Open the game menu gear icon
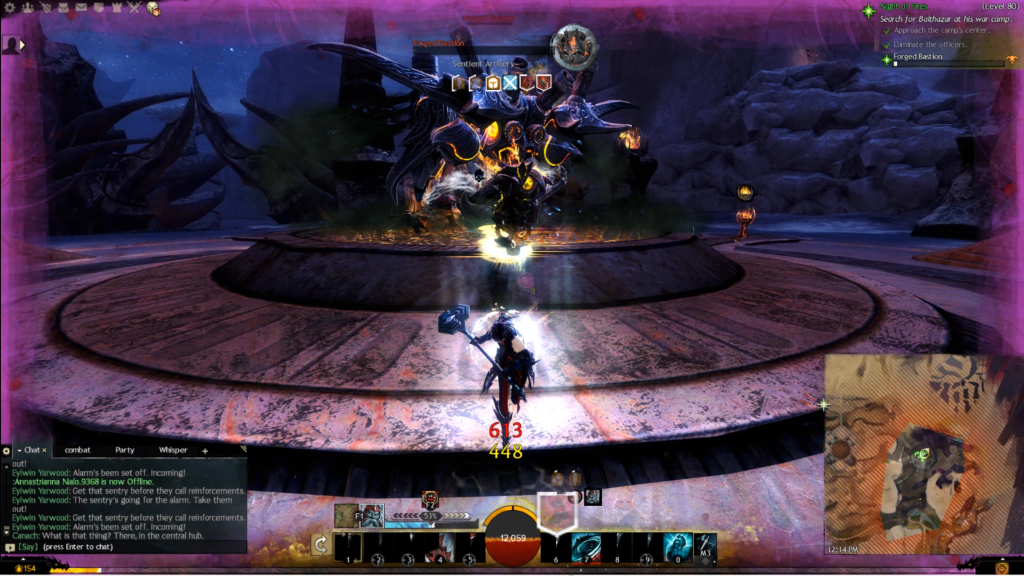The width and height of the screenshot is (1024, 576). 8,8
